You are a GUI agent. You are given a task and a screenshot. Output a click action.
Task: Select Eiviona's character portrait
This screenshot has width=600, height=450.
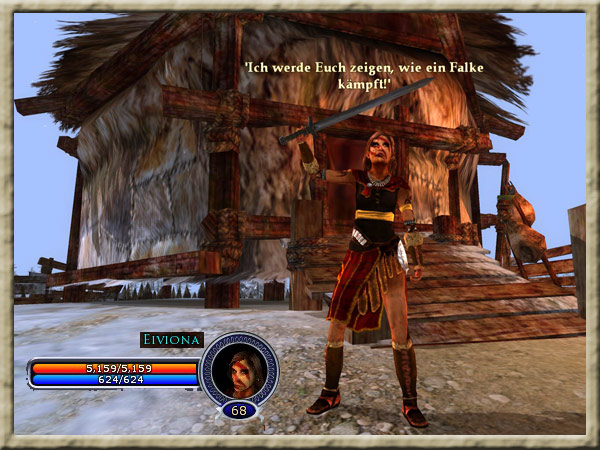click(239, 369)
